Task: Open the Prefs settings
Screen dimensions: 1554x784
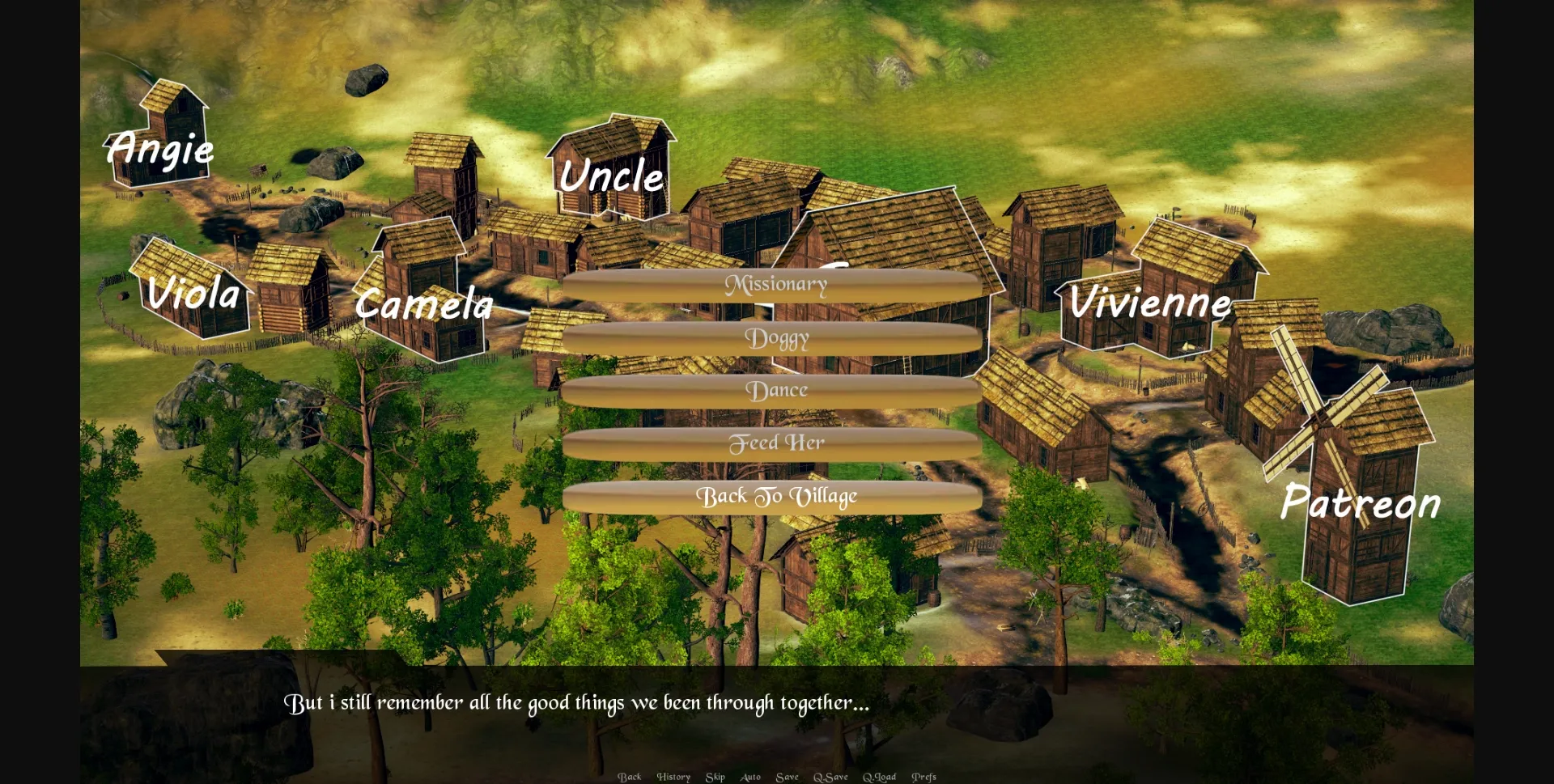Action: [923, 776]
